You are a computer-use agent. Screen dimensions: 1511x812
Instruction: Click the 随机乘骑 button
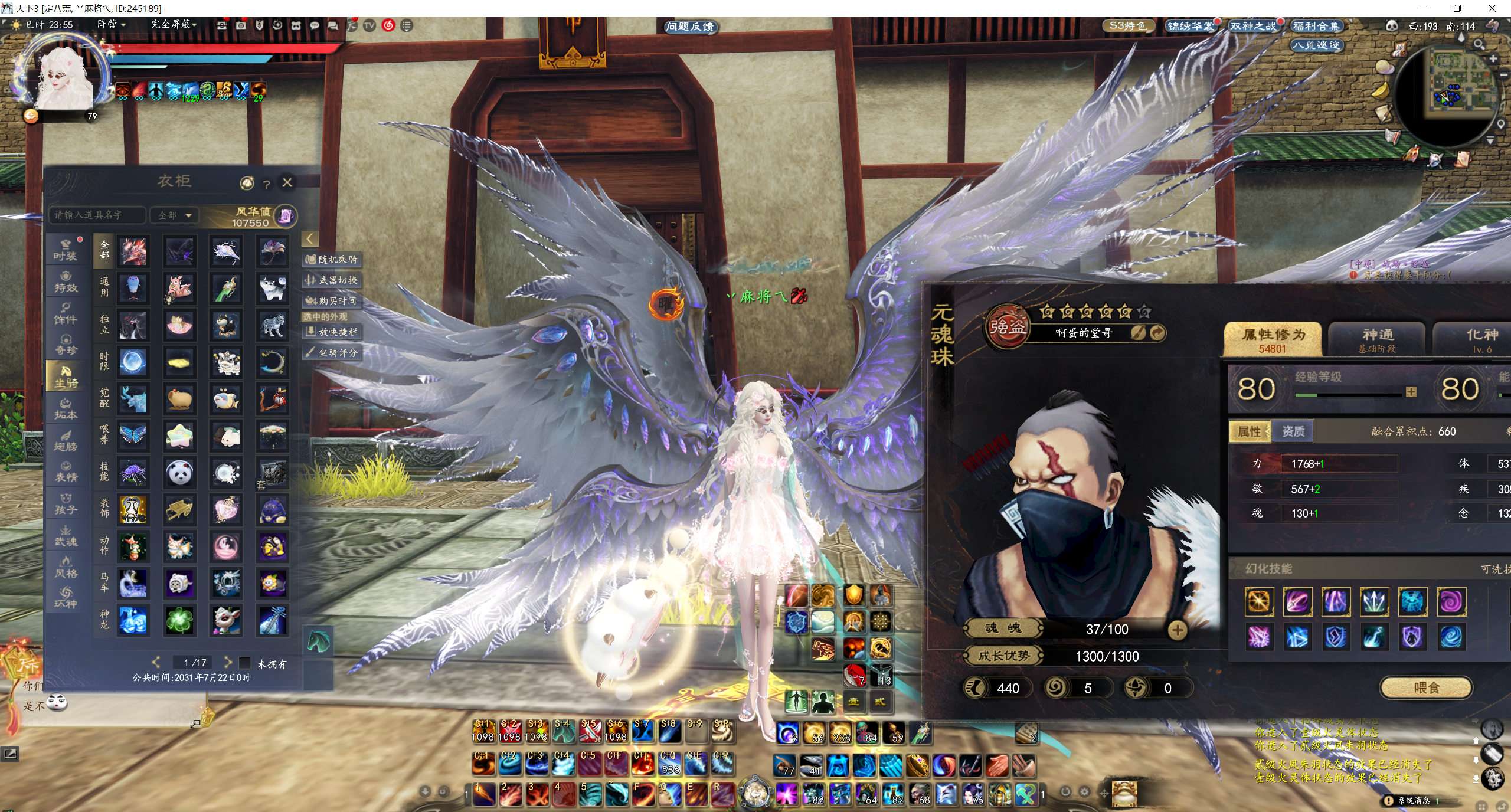tap(332, 260)
